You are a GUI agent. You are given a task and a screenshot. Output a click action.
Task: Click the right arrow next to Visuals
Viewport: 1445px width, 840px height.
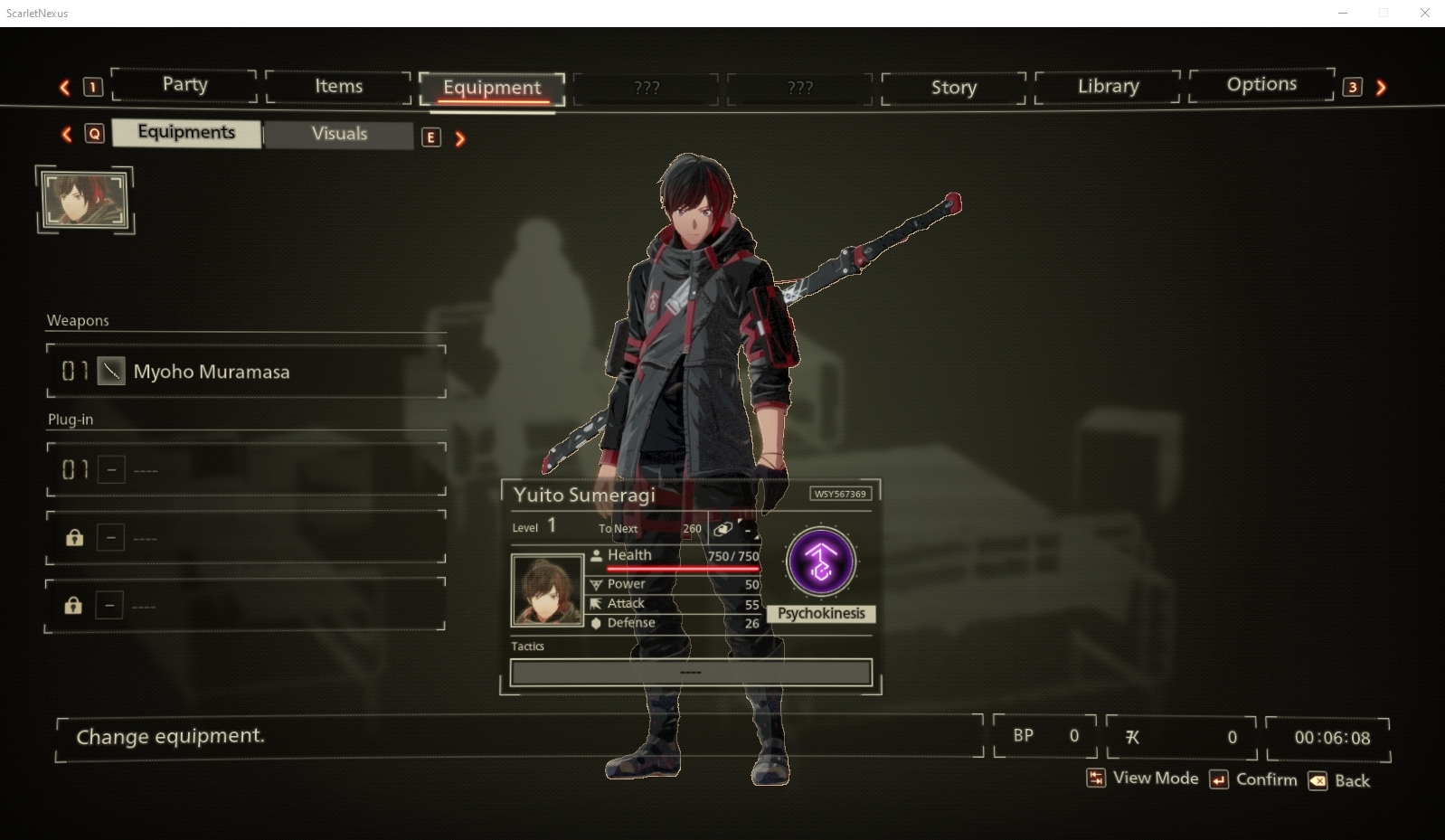tap(460, 138)
